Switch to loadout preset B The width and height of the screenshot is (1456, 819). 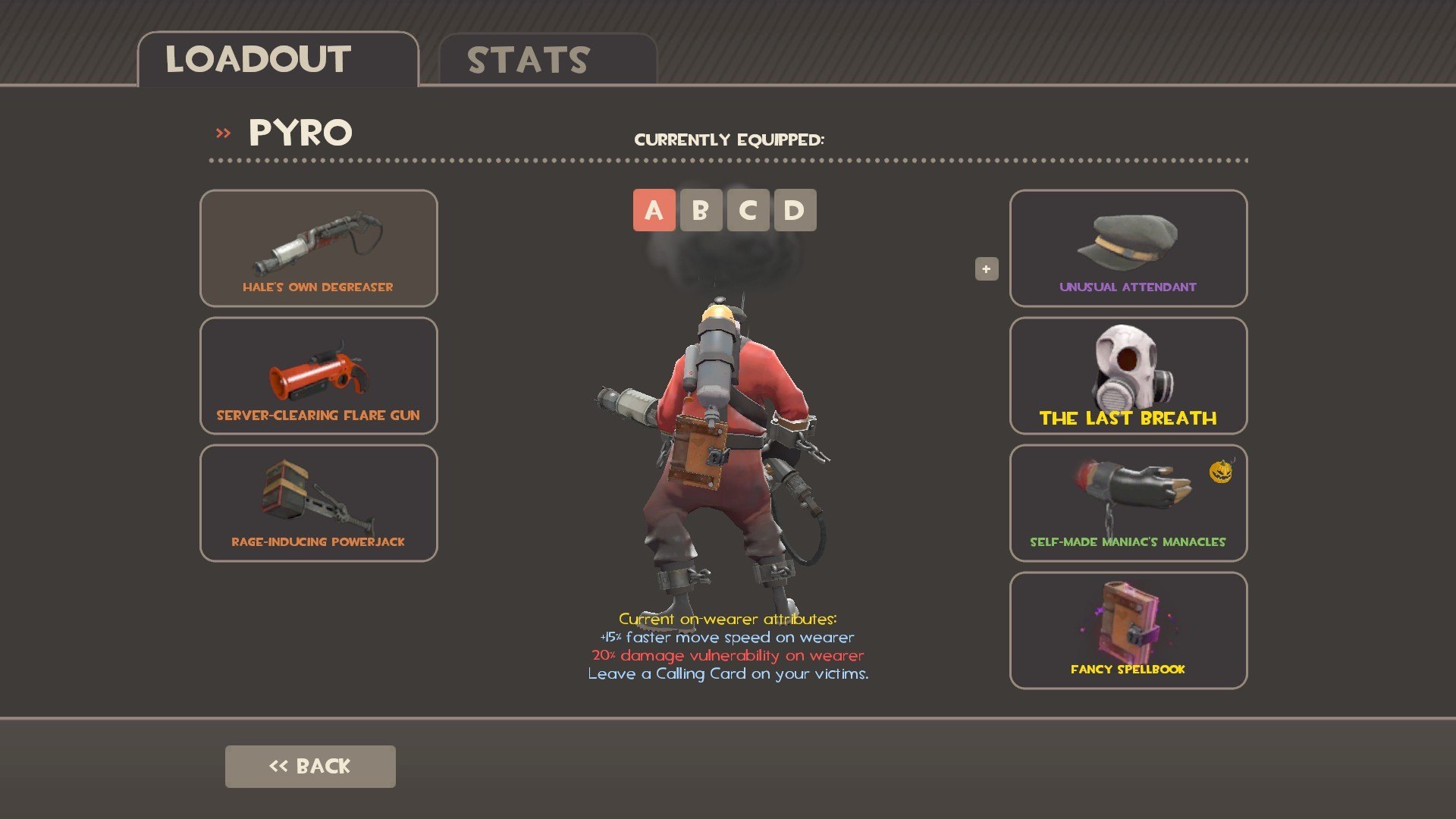click(x=701, y=210)
